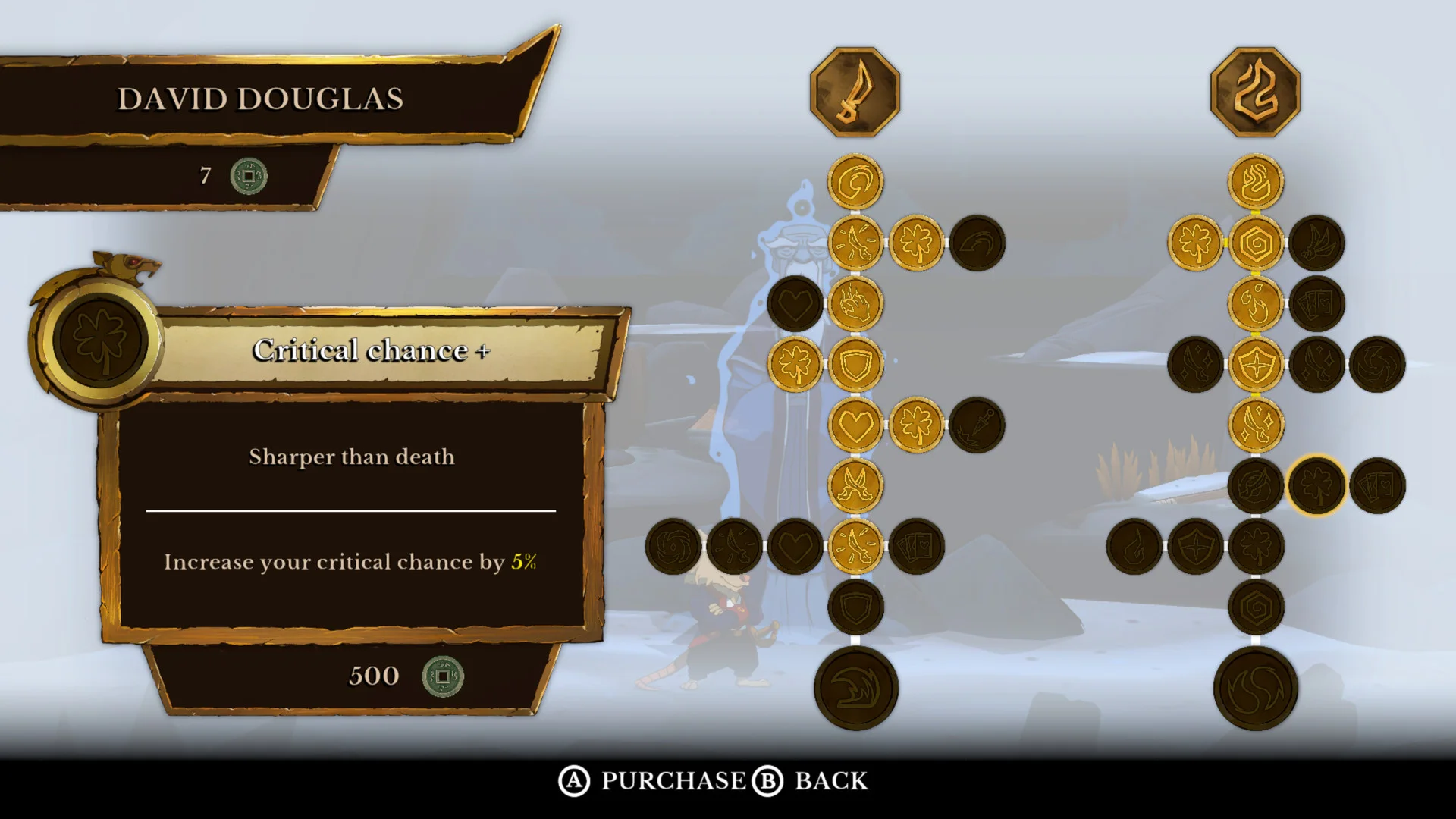Image resolution: width=1456 pixels, height=819 pixels.
Task: Choose the highlighted dark clover skill node
Action: coord(1316,485)
